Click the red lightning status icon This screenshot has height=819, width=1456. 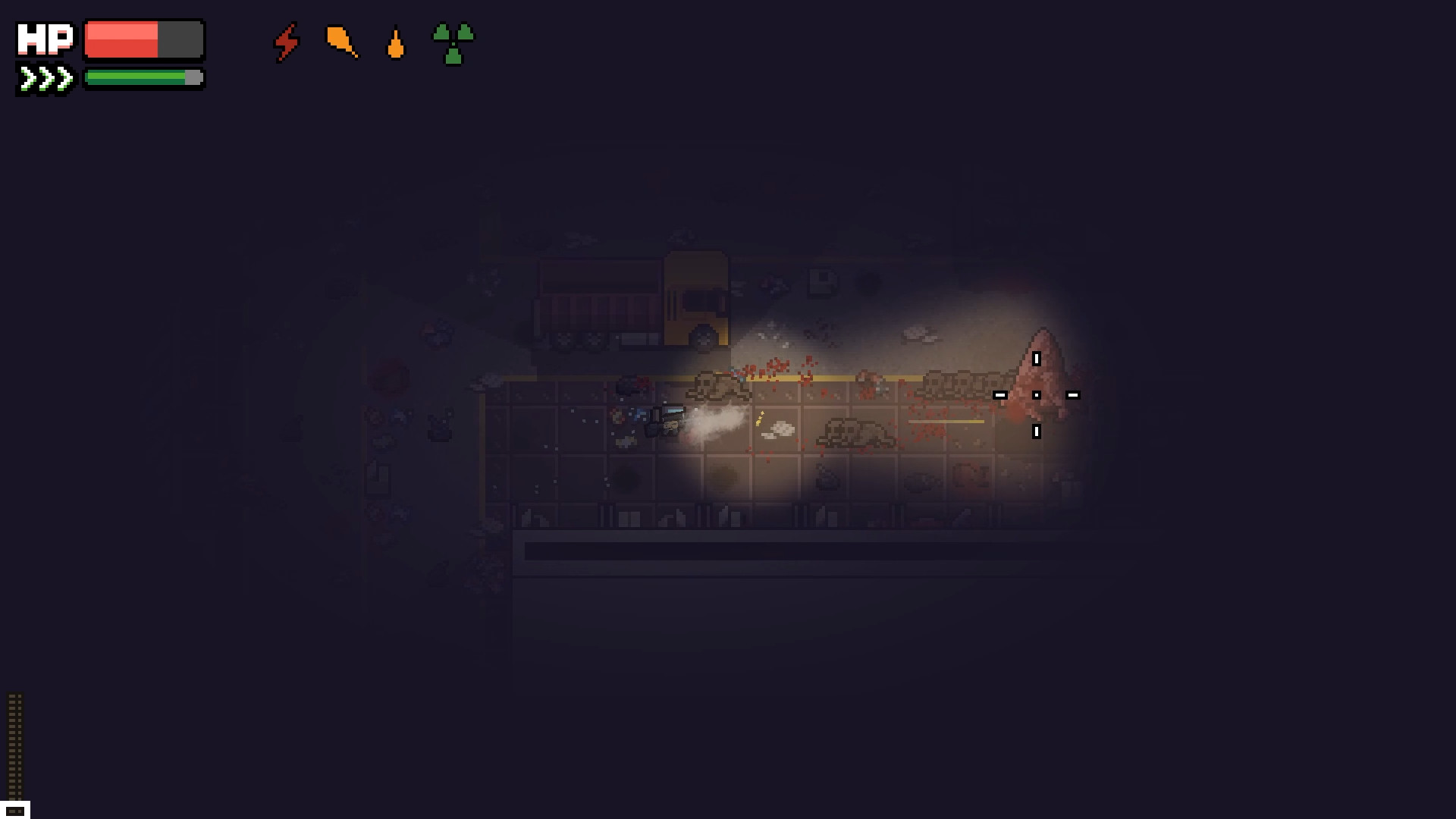[287, 44]
